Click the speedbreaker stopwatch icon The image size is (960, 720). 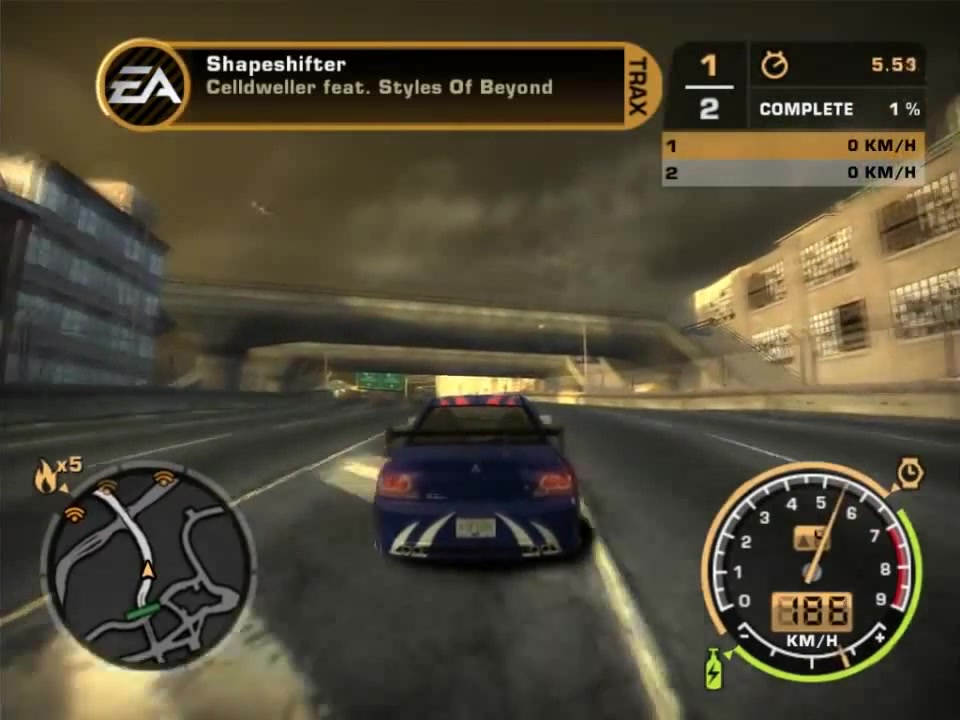click(910, 473)
